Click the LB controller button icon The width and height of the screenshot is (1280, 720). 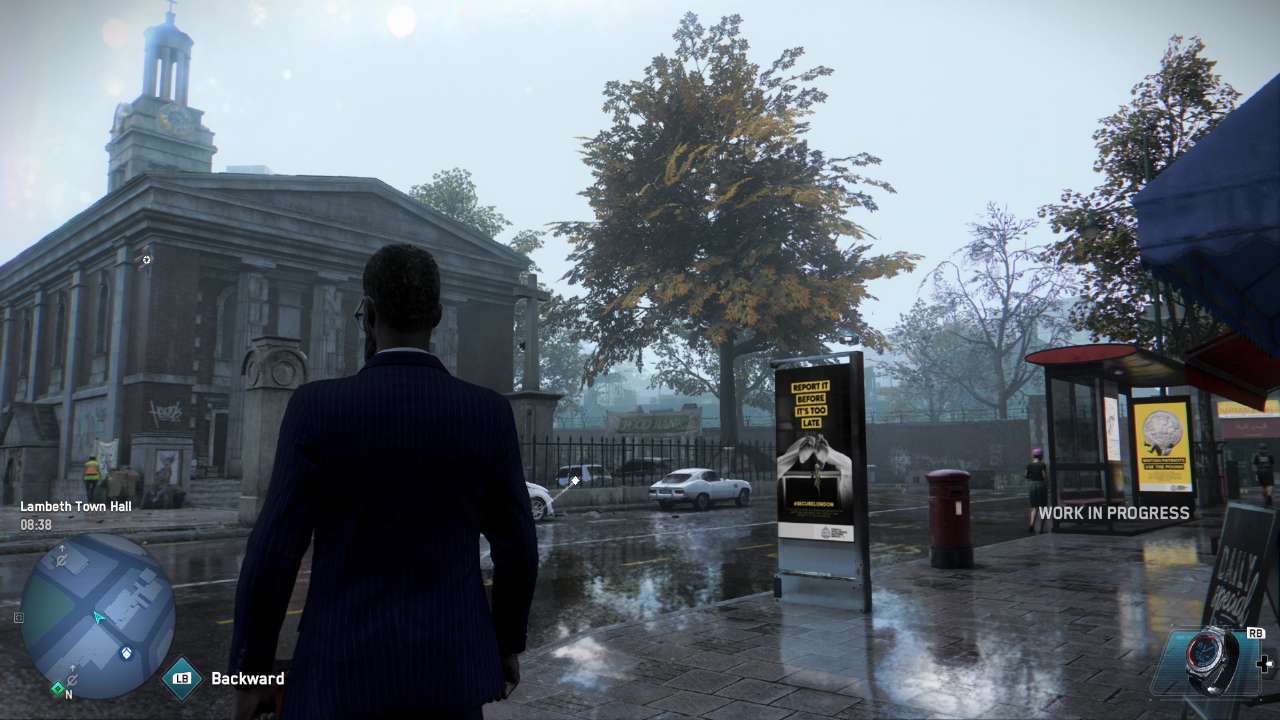click(x=180, y=679)
